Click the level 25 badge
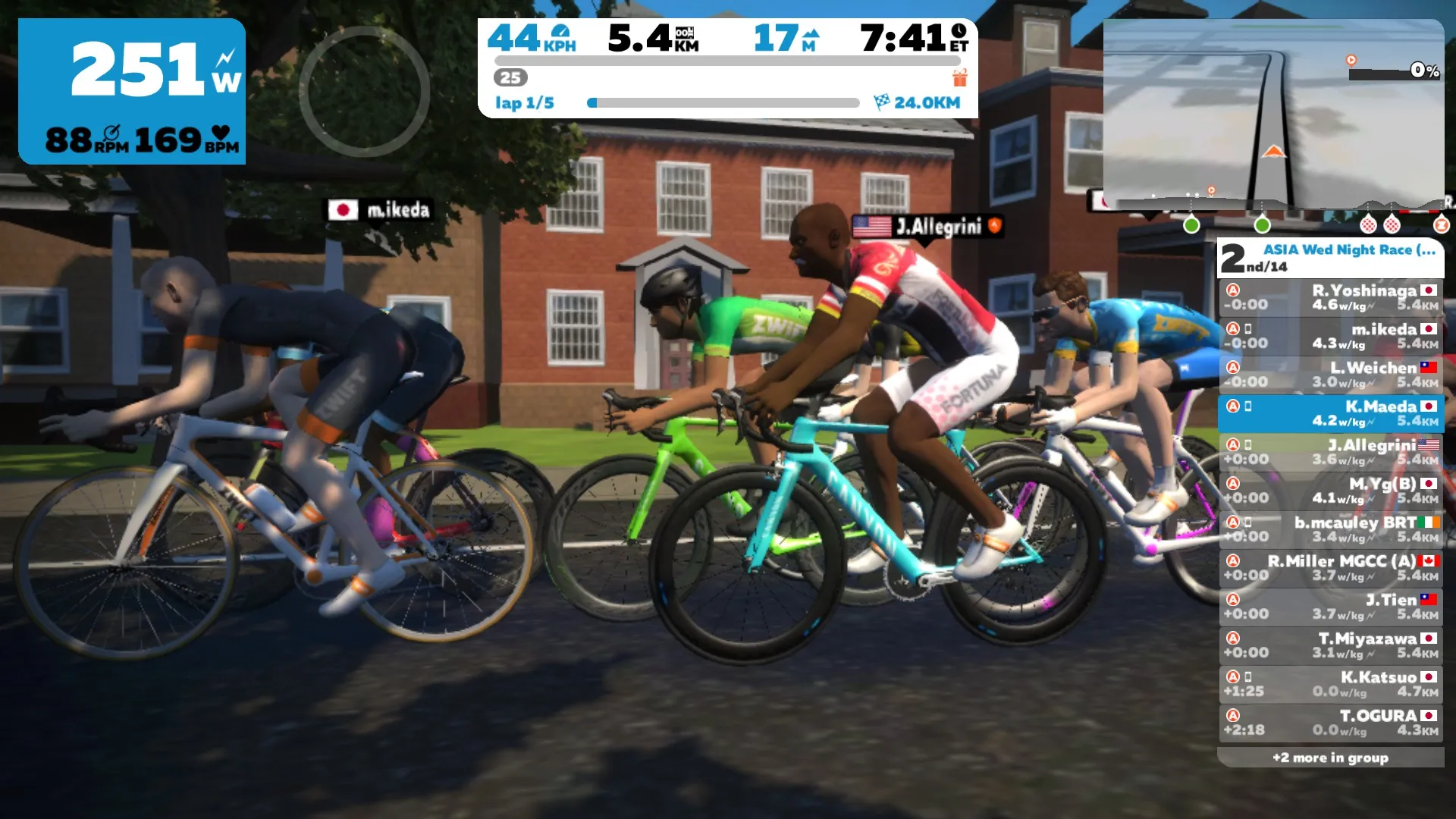 [511, 77]
